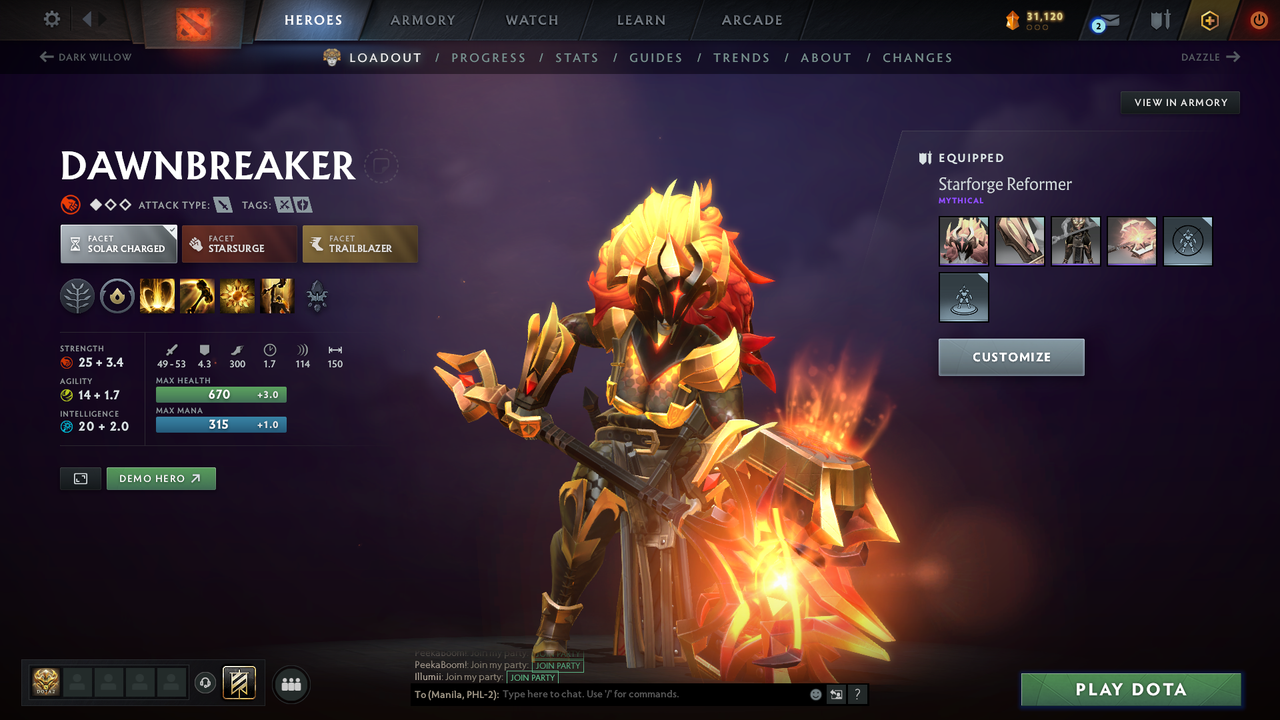The image size is (1280, 720).
Task: Click CUSTOMIZE under the equipped items
Action: click(x=1011, y=357)
